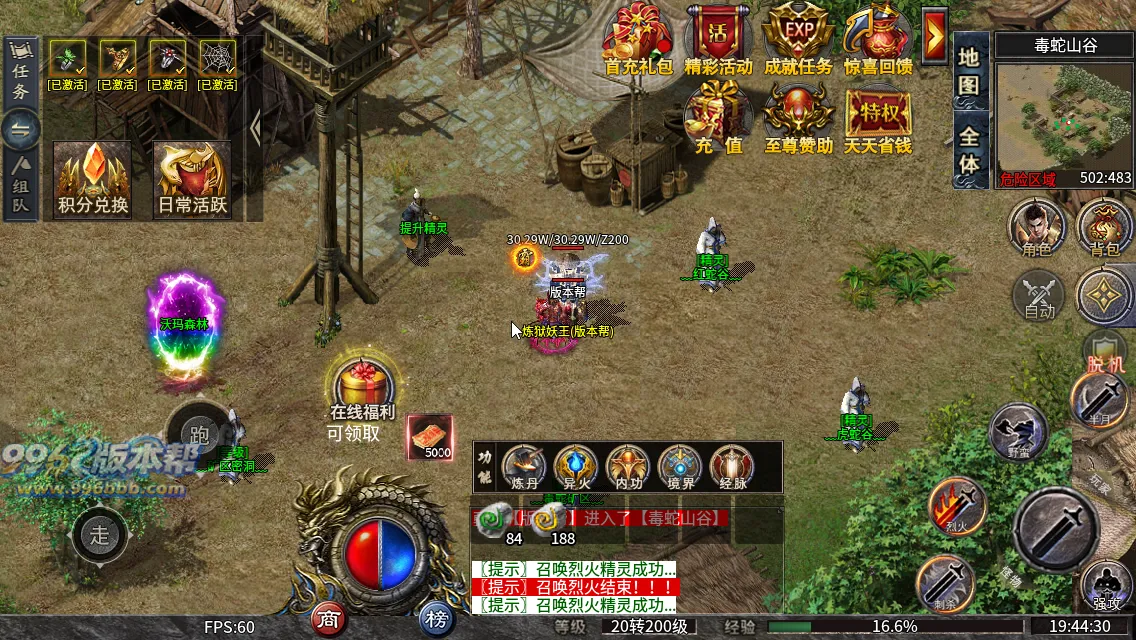The height and width of the screenshot is (640, 1136).
Task: Open the 日常活跃 daily activity panel
Action: [192, 178]
